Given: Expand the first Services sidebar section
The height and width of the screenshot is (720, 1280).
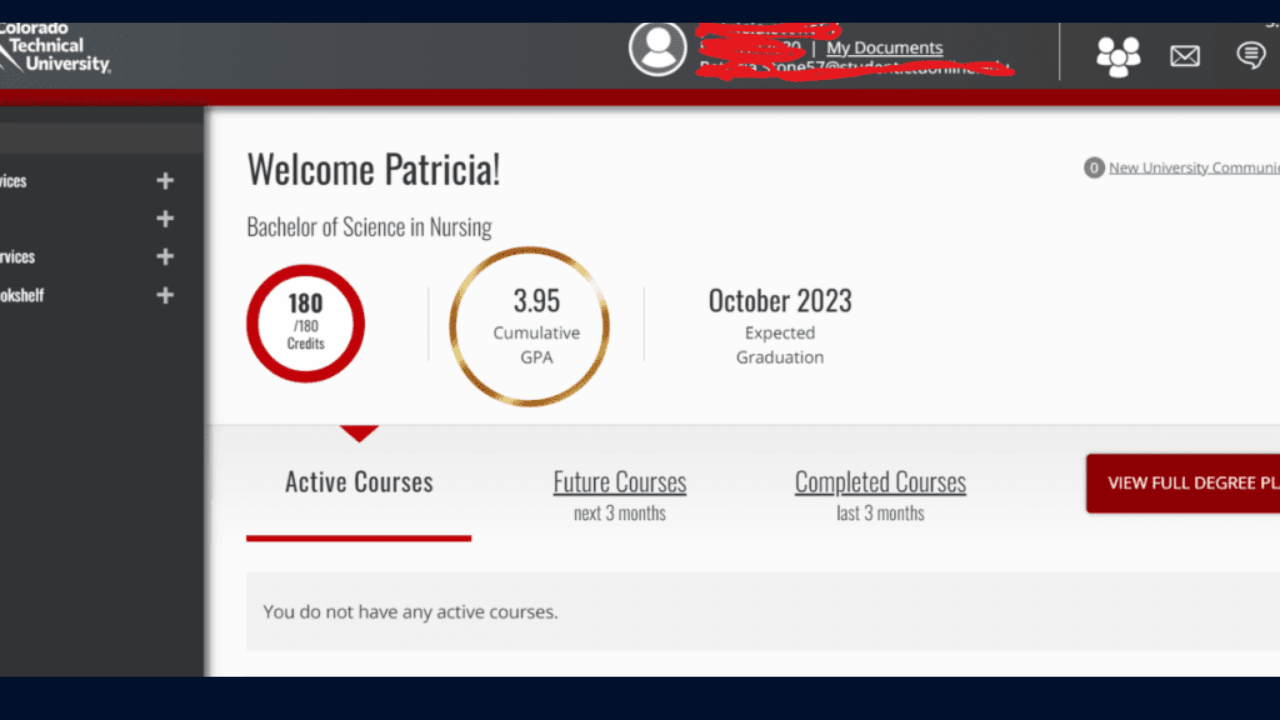Looking at the screenshot, I should click(x=164, y=181).
